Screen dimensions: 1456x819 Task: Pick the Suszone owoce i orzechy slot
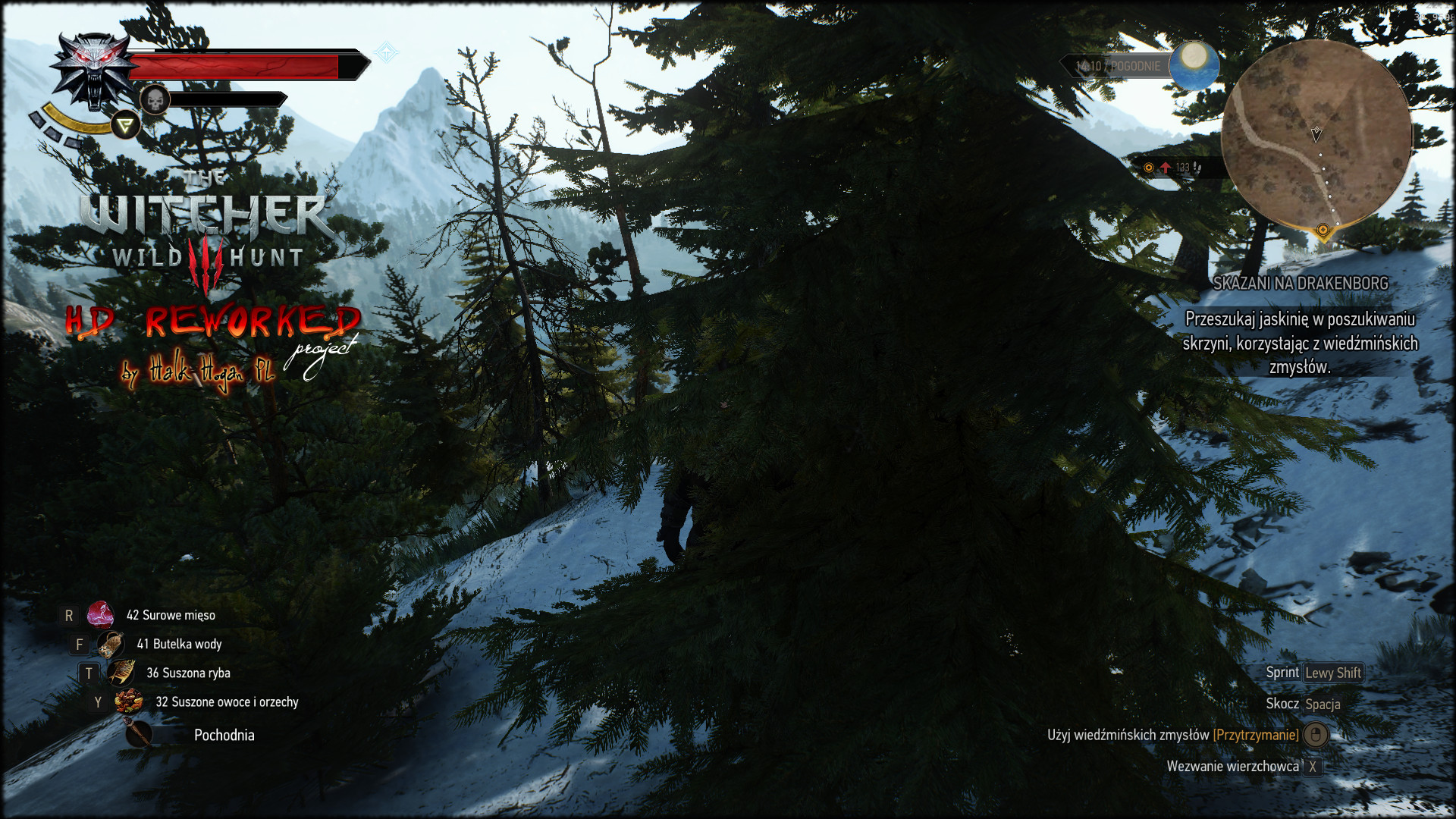pos(129,701)
